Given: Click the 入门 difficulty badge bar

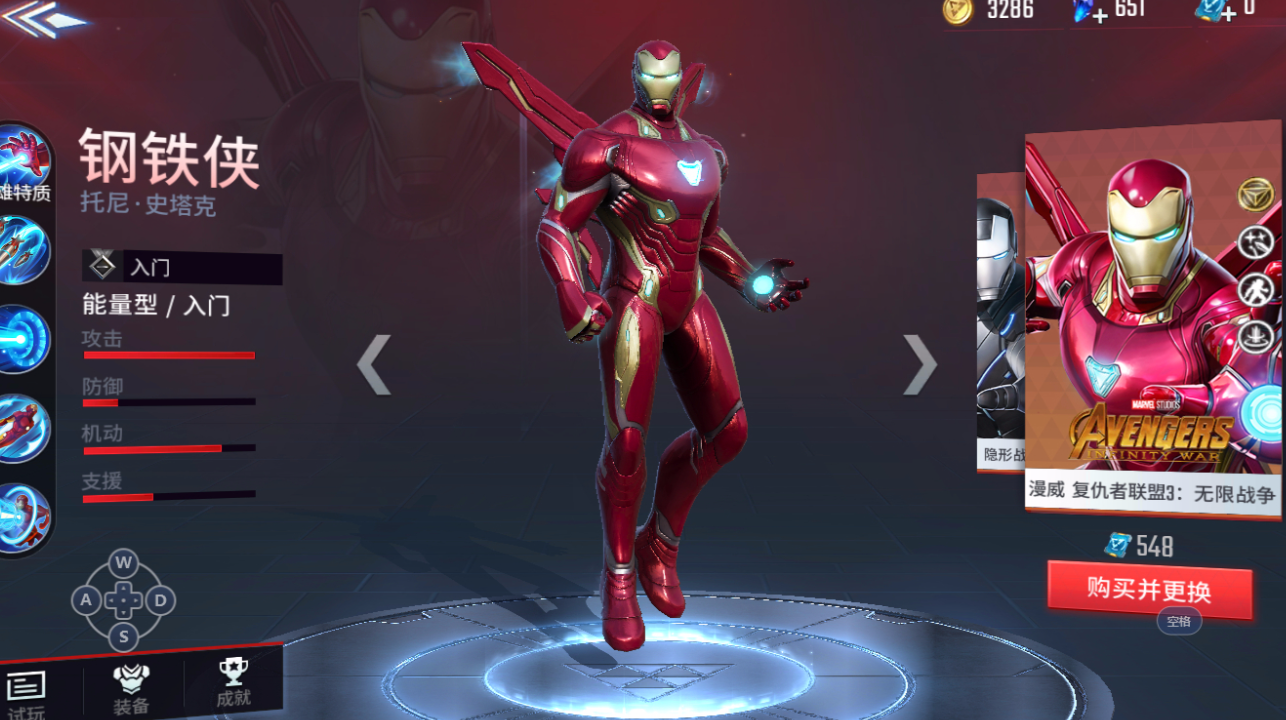Looking at the screenshot, I should pos(182,268).
